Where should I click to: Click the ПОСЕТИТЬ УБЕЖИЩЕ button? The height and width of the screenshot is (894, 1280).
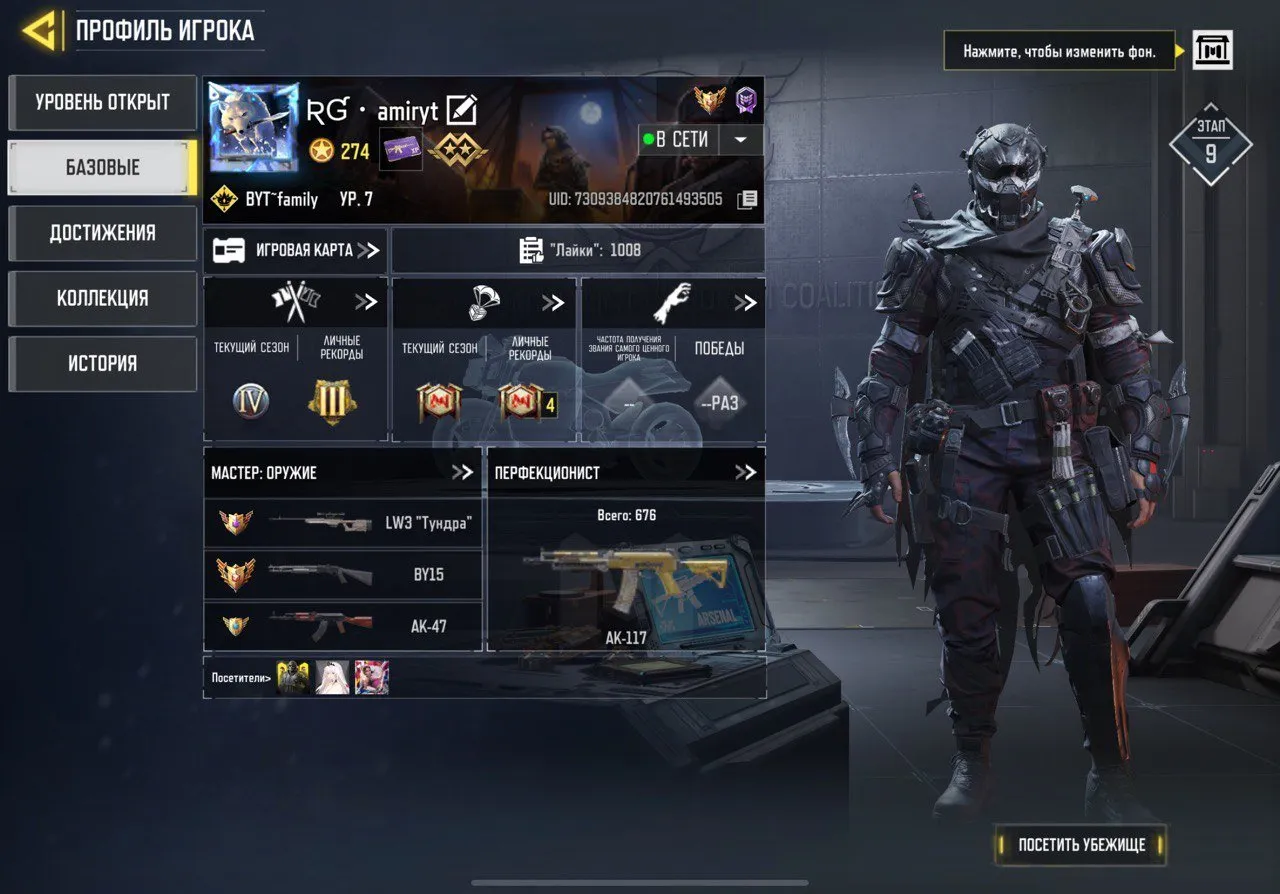(x=1080, y=845)
